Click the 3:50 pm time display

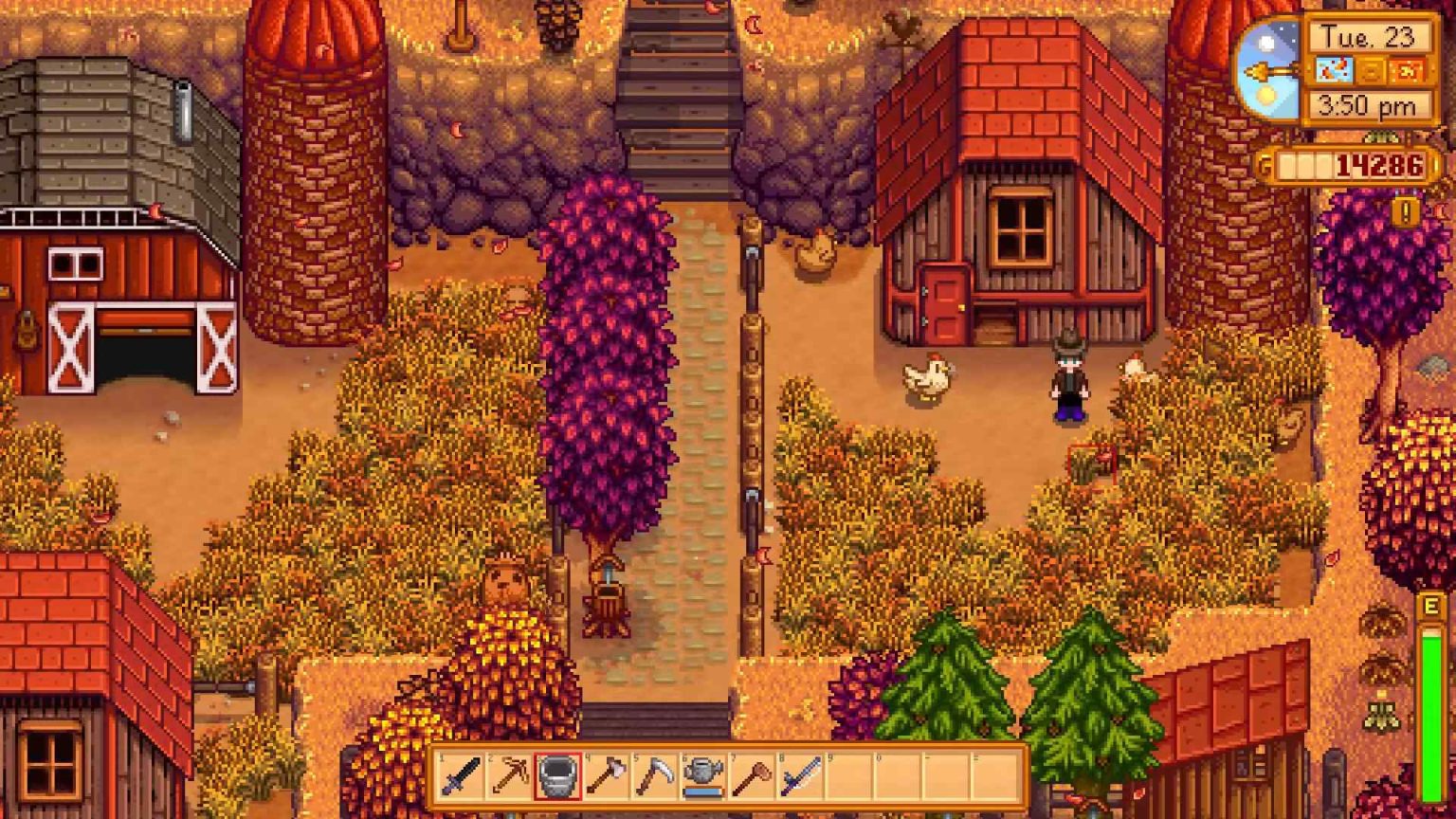1368,104
